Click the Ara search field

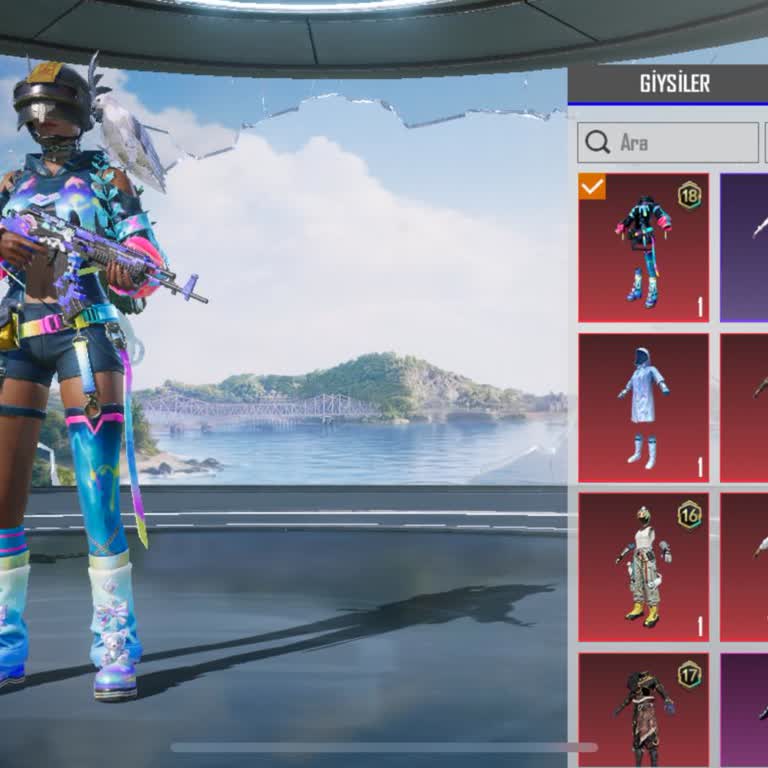click(x=668, y=143)
